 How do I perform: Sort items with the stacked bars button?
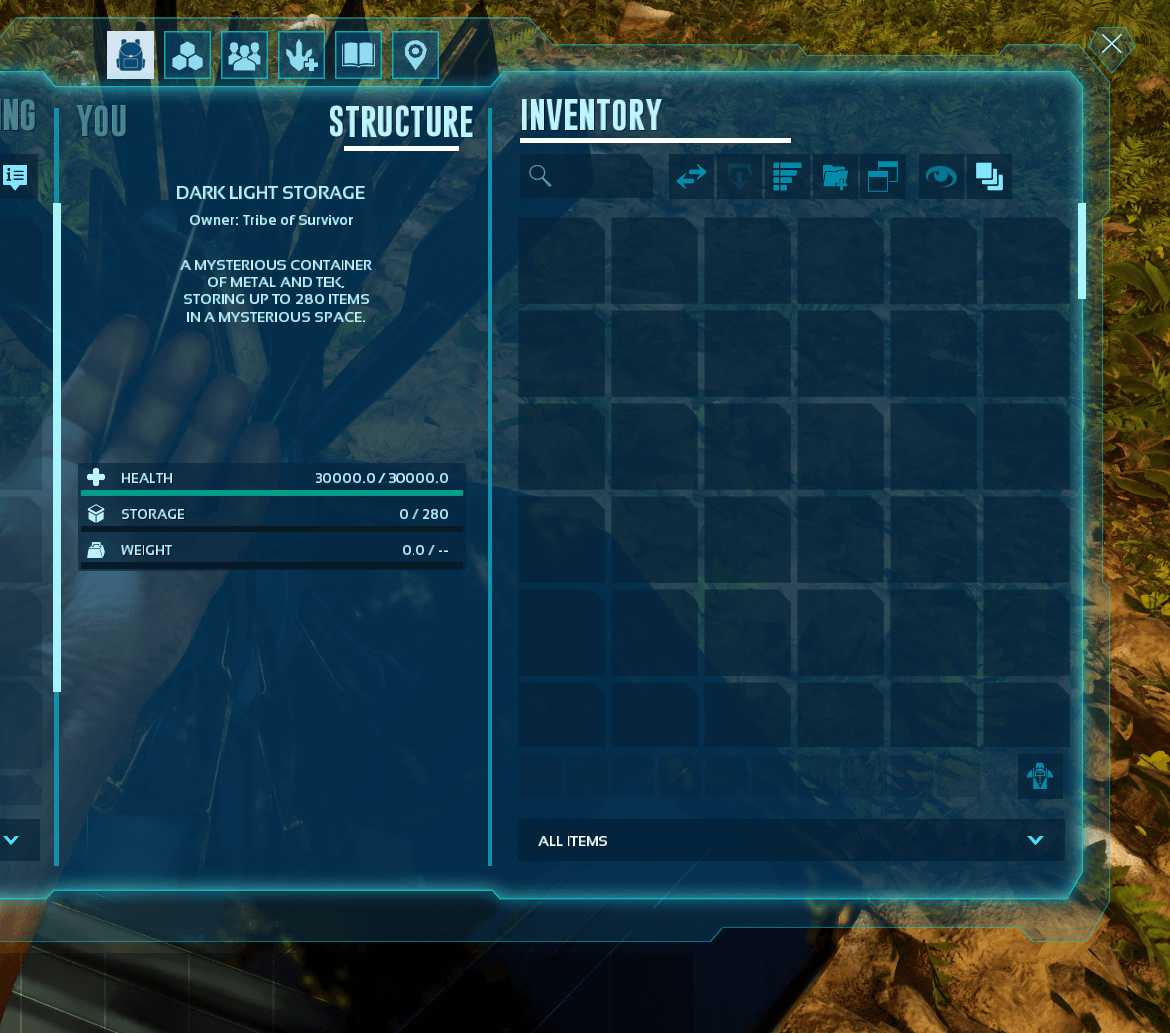point(788,177)
